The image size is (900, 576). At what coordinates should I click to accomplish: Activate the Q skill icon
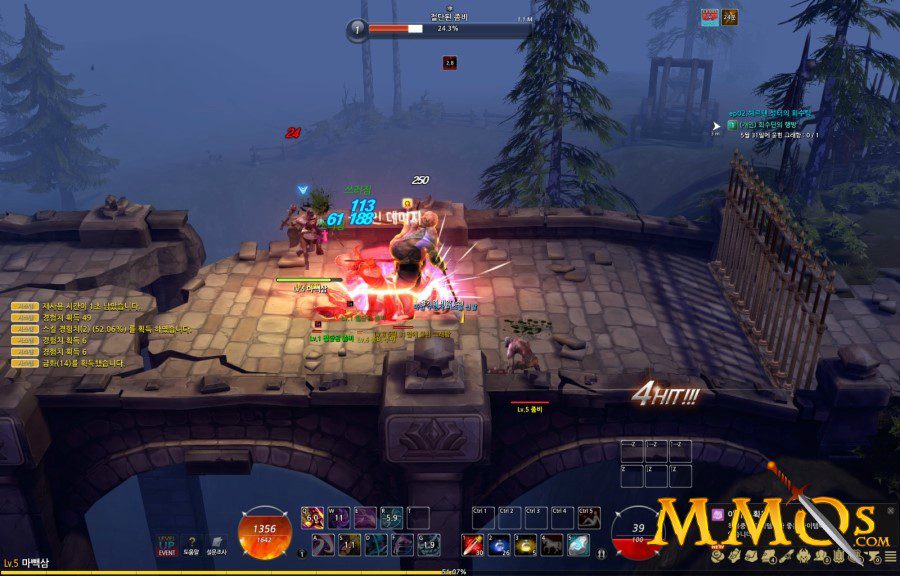click(x=311, y=518)
